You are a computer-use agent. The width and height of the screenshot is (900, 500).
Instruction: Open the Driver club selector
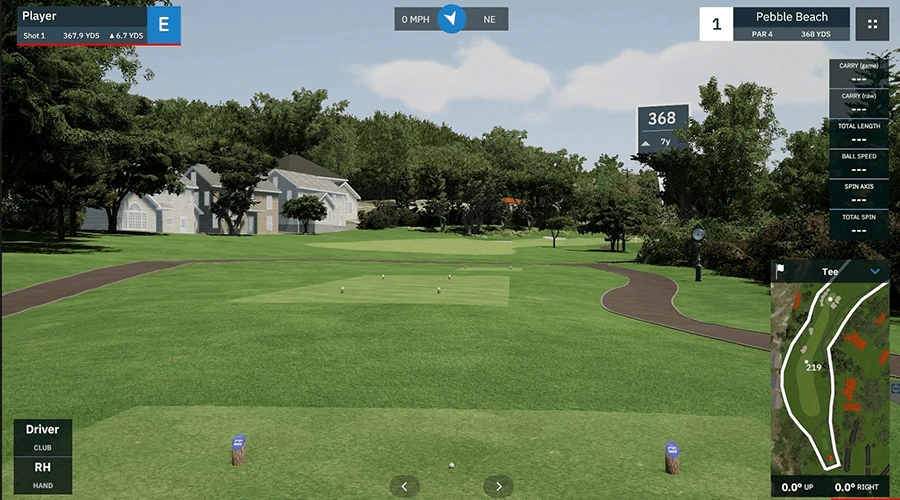(42, 436)
